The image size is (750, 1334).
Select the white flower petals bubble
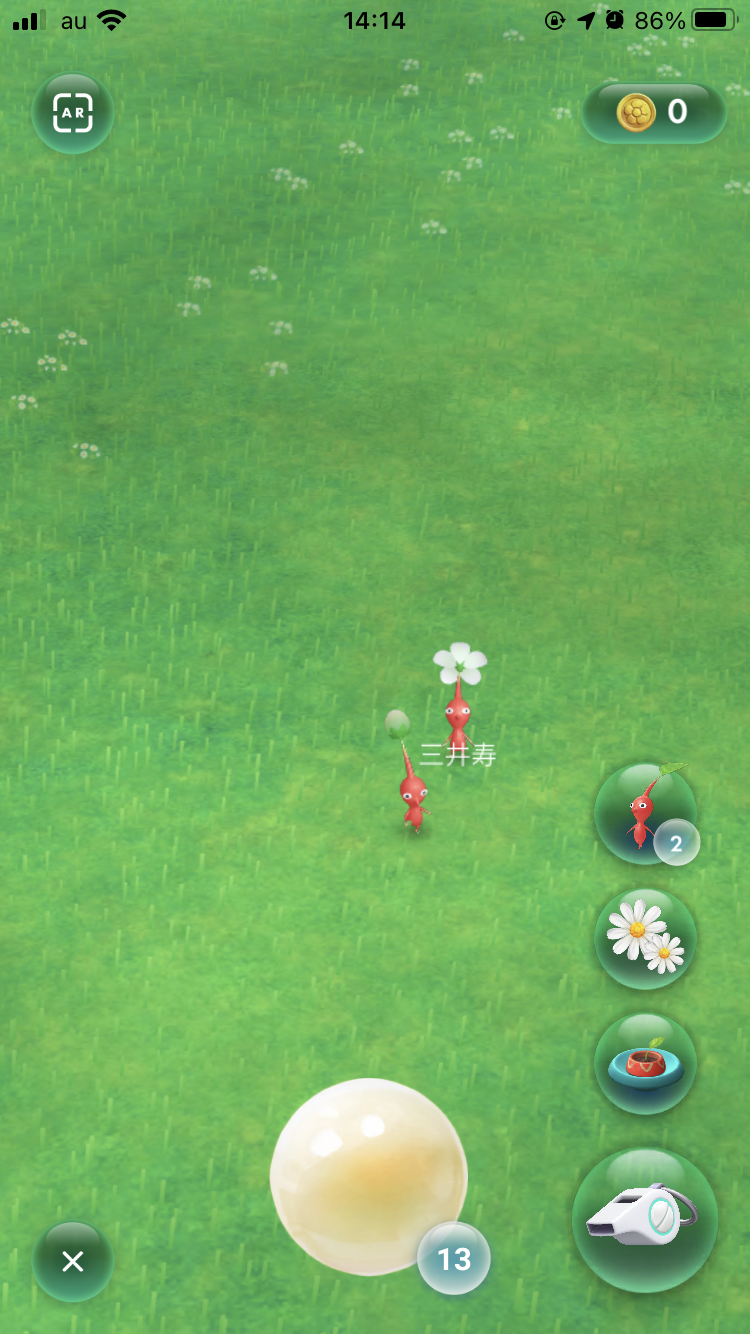click(x=645, y=938)
